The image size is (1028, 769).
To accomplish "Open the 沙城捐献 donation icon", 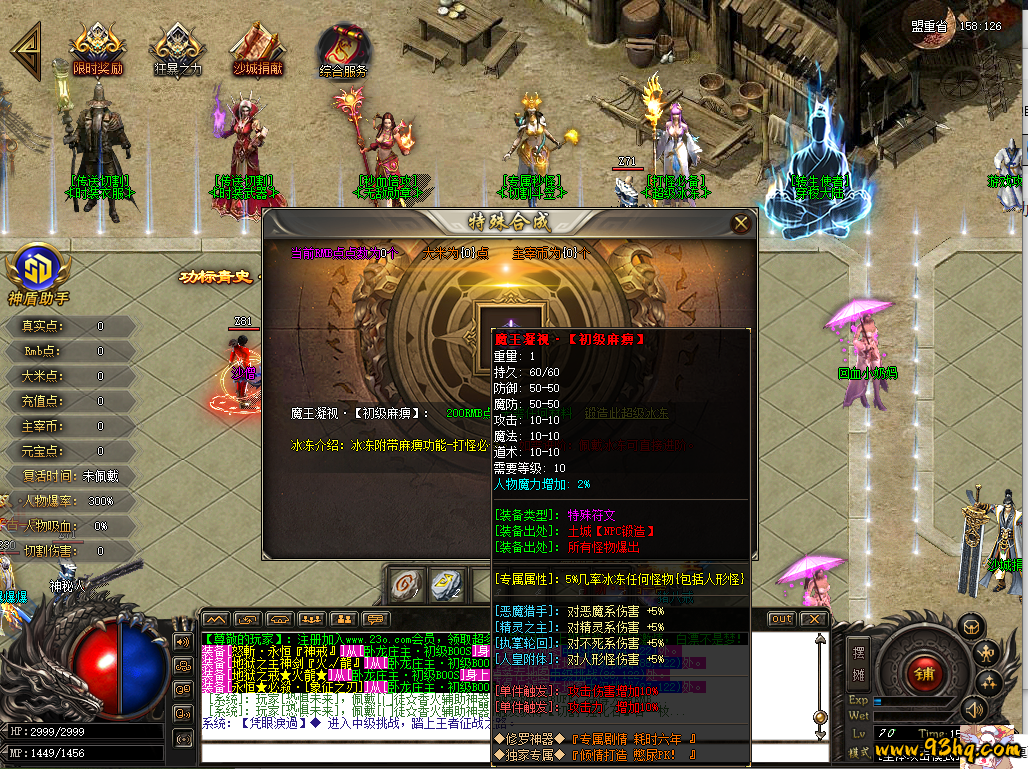I will (x=257, y=49).
